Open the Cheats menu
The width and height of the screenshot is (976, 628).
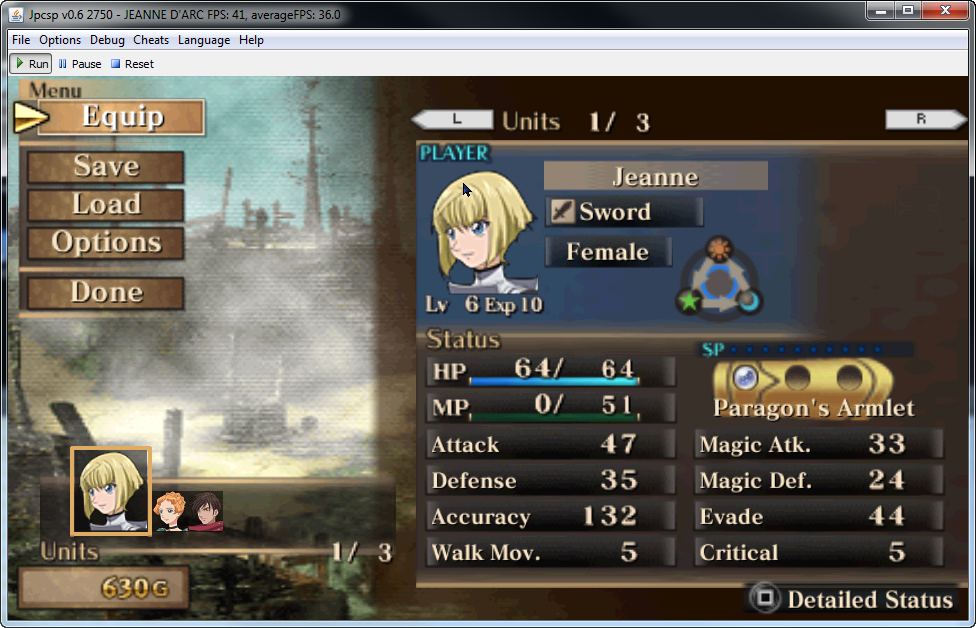[x=151, y=40]
